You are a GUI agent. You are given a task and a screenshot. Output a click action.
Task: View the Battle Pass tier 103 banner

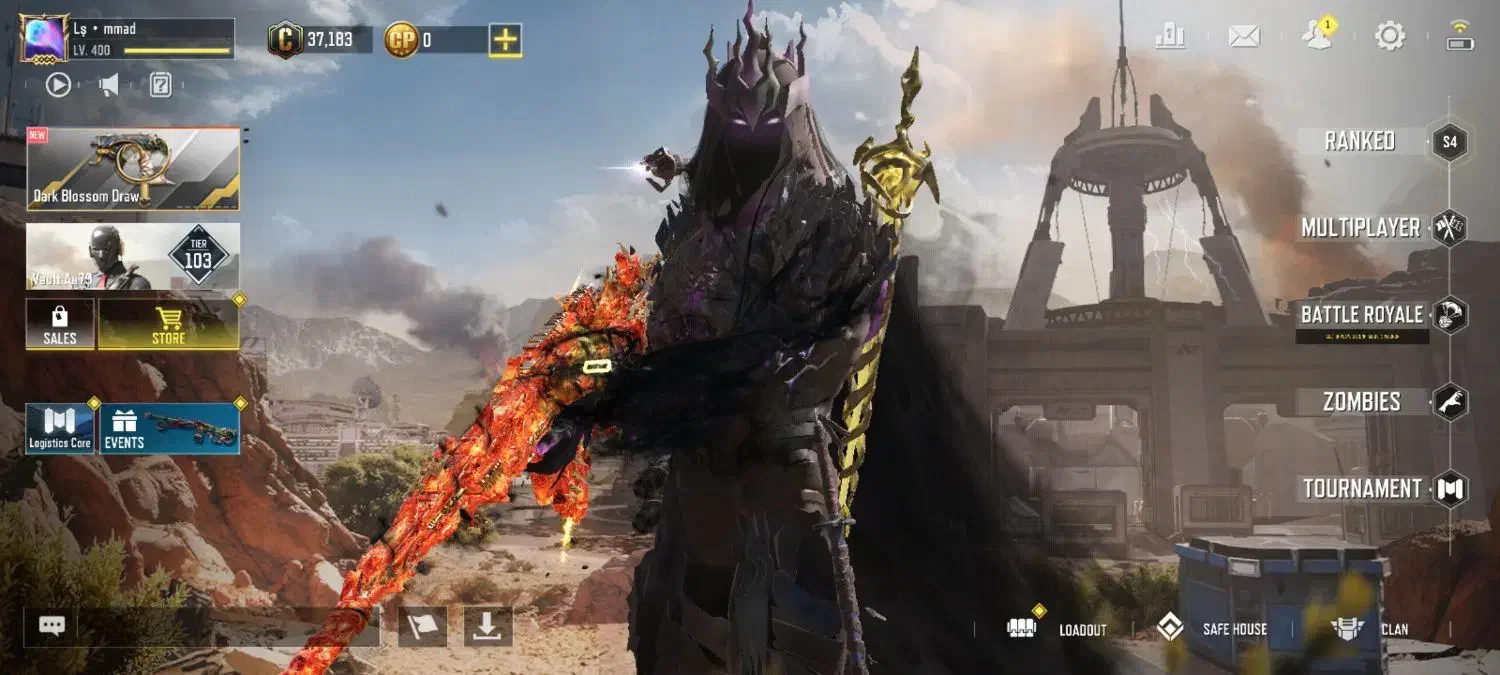tap(133, 256)
